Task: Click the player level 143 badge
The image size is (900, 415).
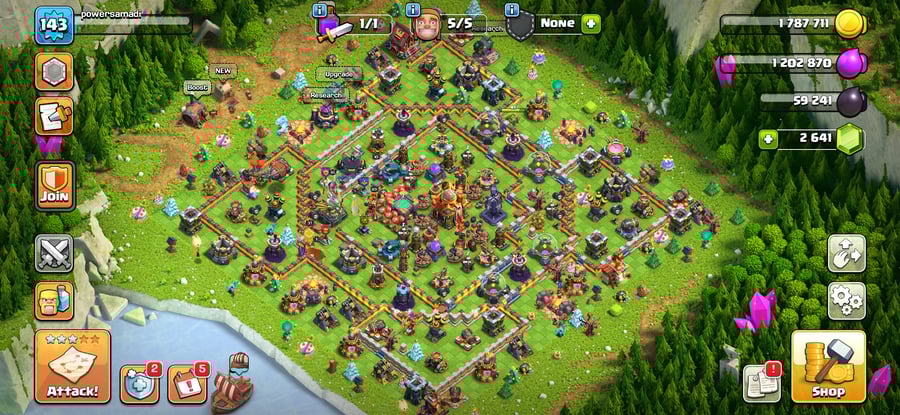Action: tap(54, 25)
